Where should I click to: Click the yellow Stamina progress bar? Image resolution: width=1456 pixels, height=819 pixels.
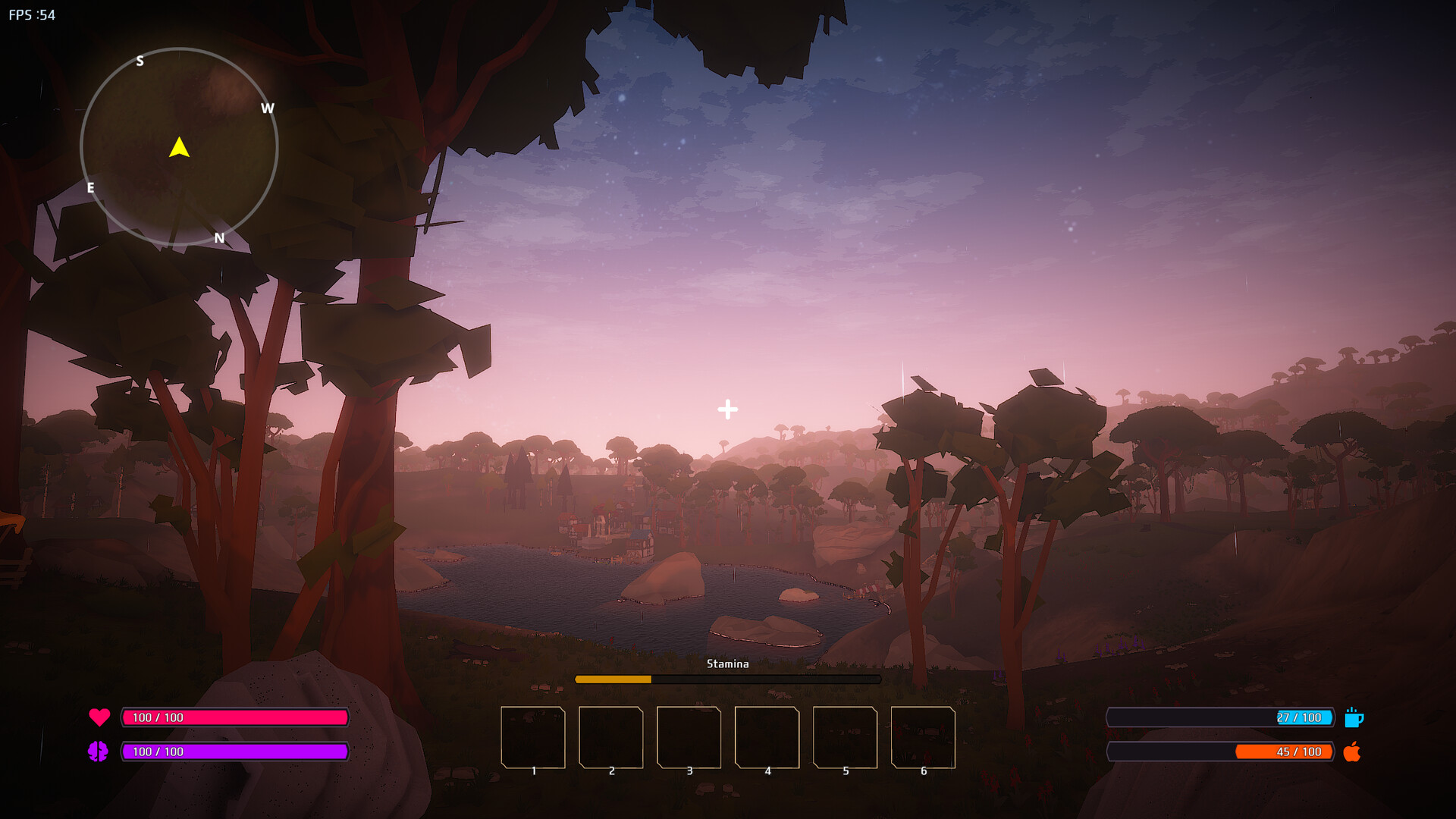pos(613,679)
